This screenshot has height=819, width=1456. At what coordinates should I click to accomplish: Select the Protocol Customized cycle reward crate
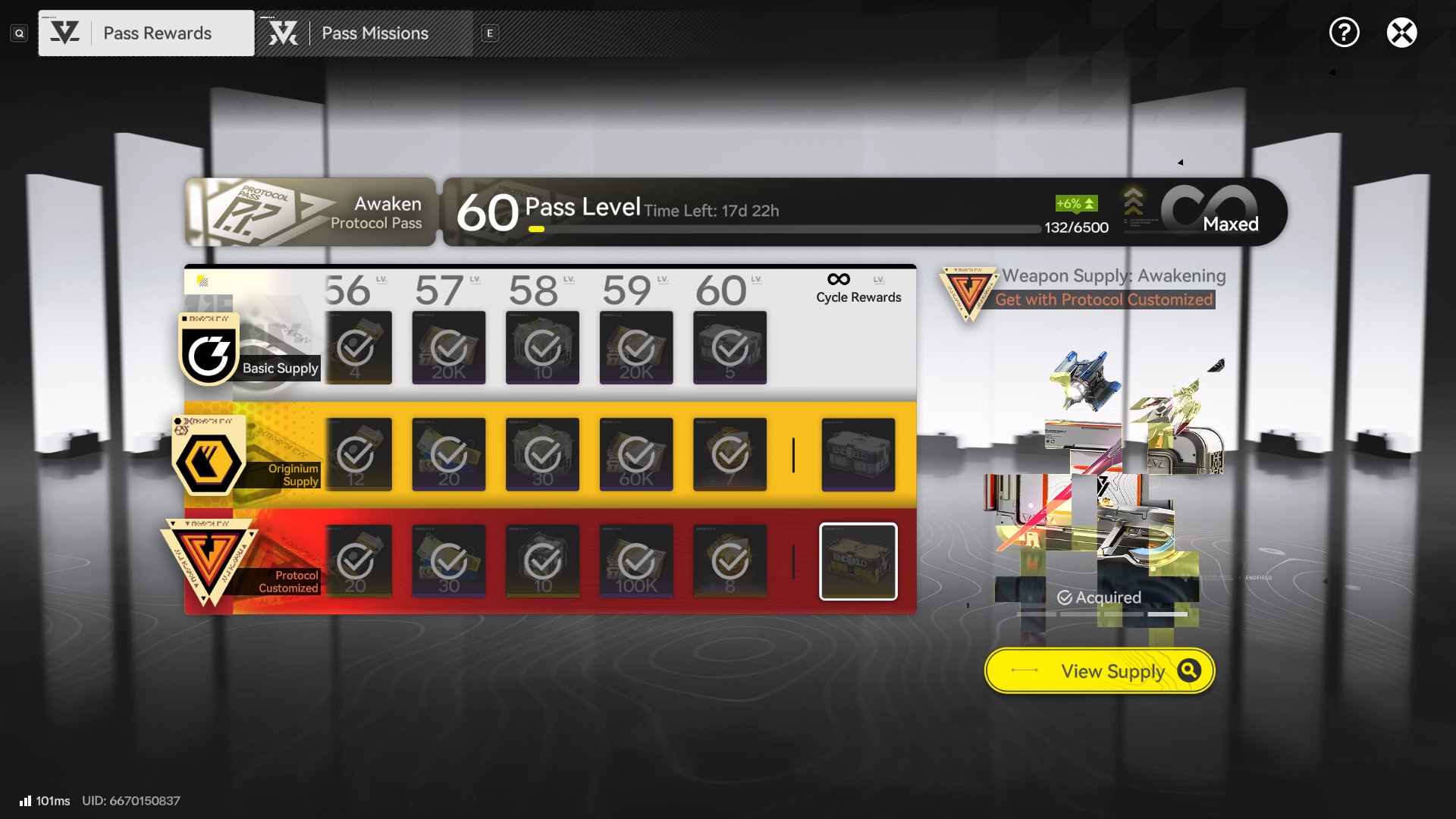pos(858,562)
